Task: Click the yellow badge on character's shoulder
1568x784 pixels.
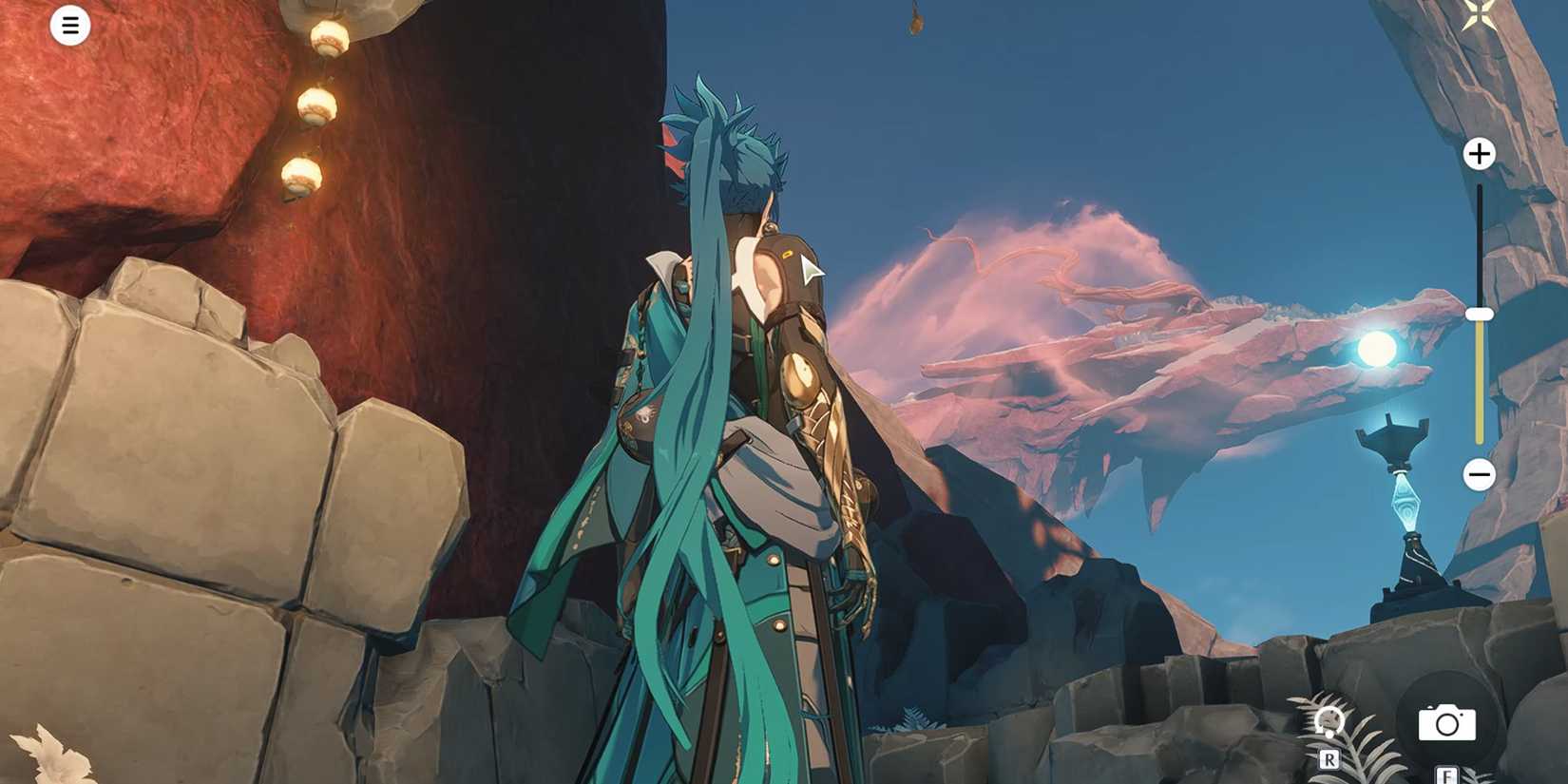Action: coord(785,255)
